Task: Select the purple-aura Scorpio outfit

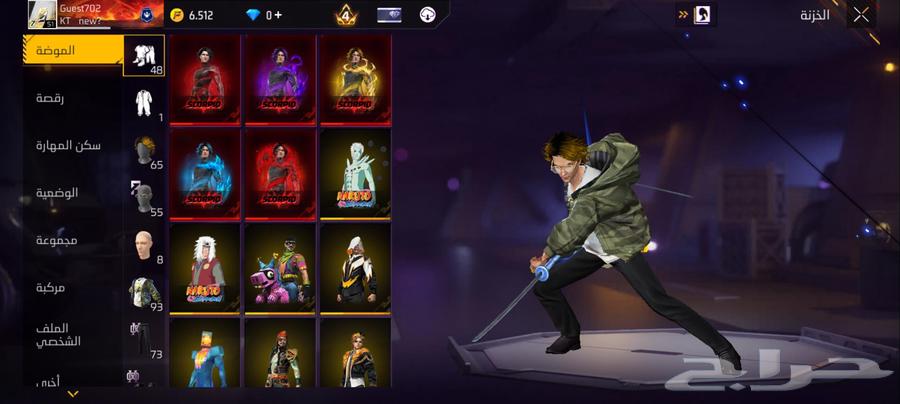Action: pyautogui.click(x=280, y=79)
